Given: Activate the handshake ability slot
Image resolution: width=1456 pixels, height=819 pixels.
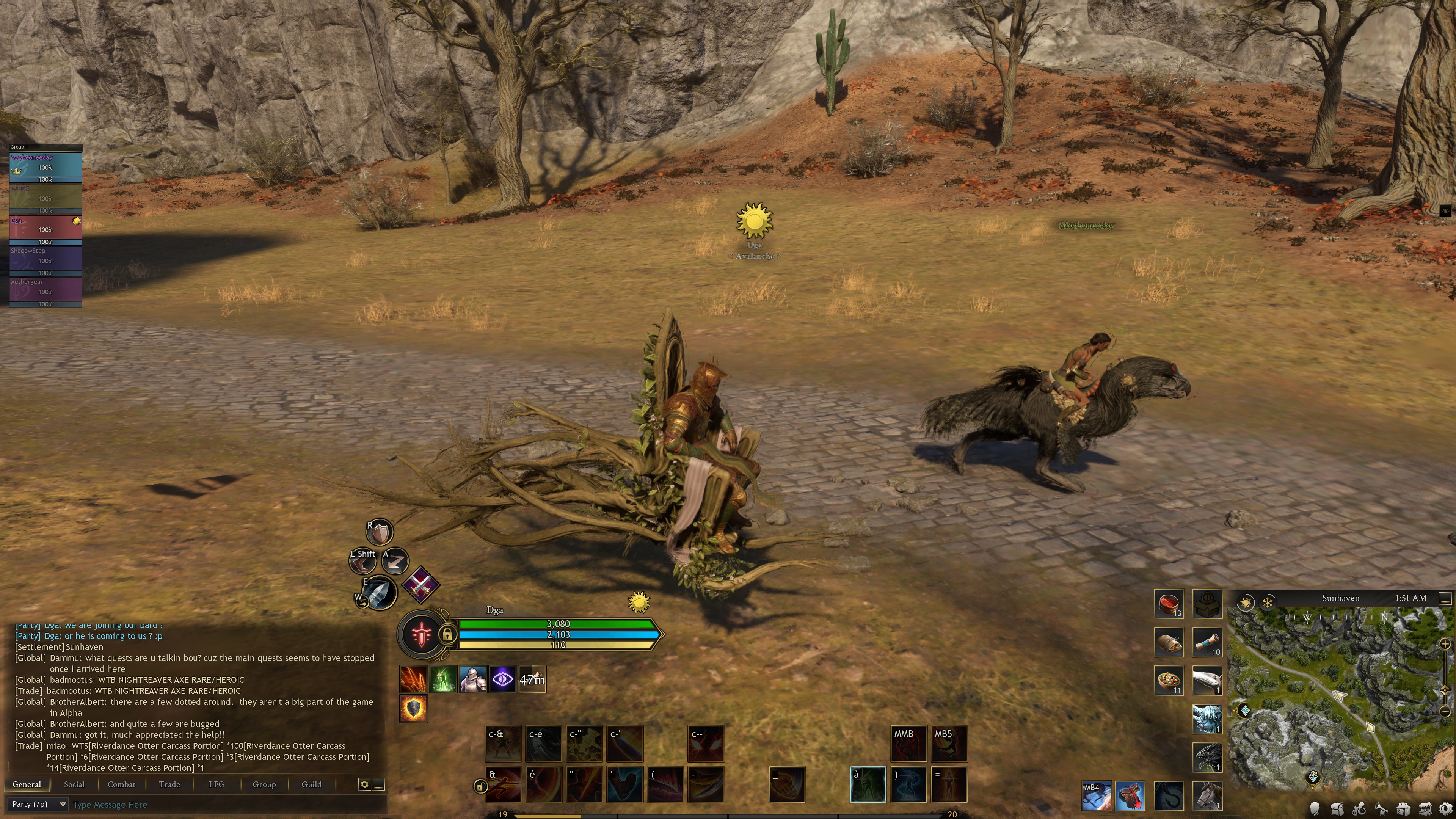Looking at the screenshot, I should 786,784.
